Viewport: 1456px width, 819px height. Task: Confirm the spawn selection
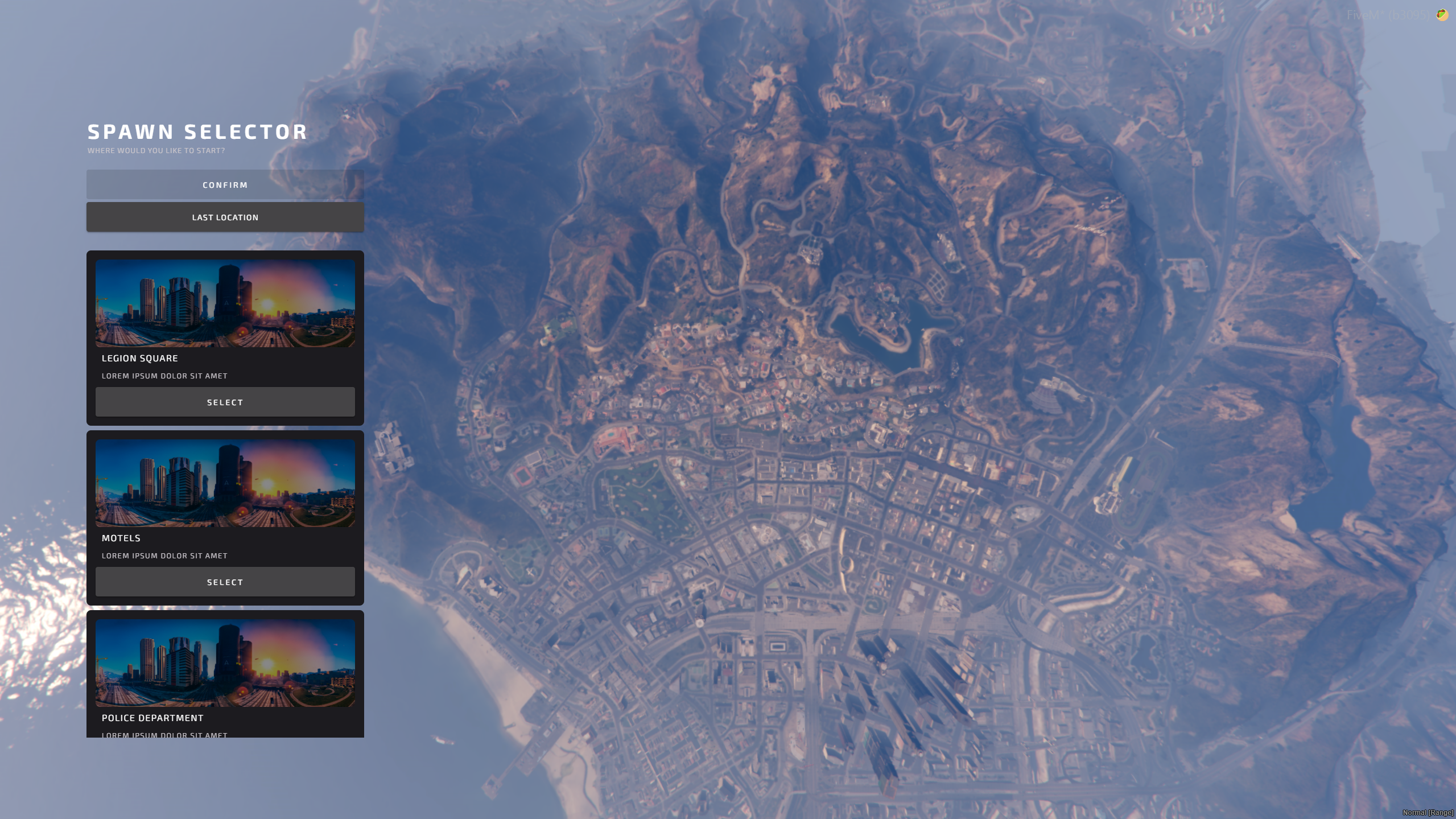(225, 185)
